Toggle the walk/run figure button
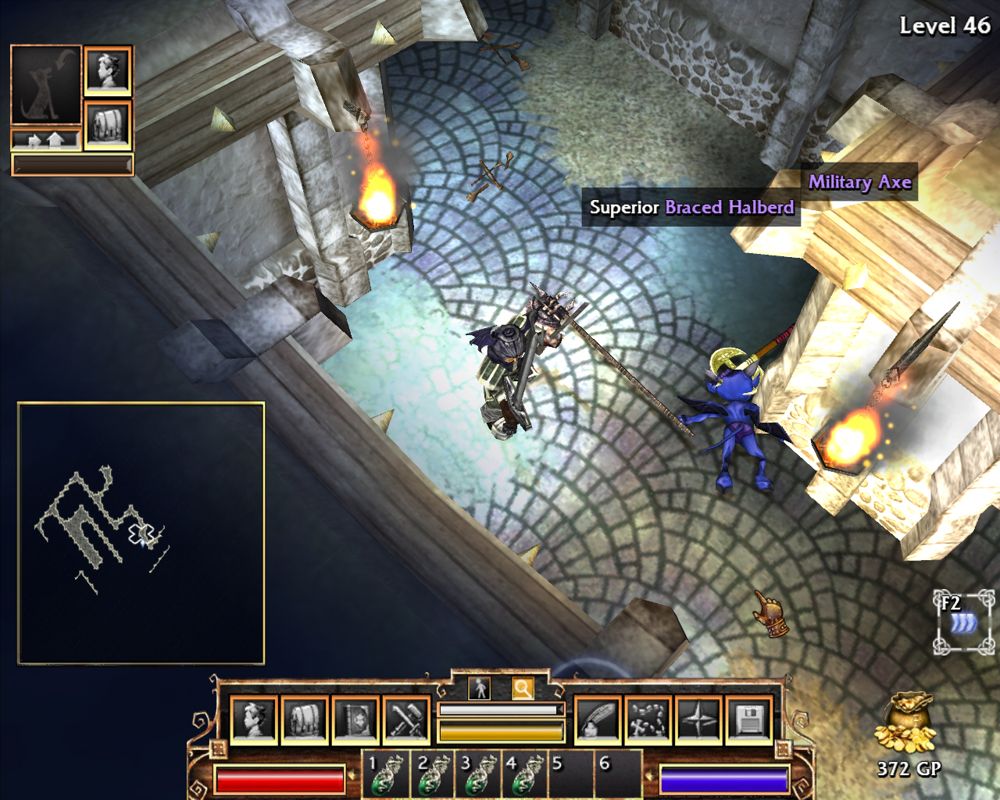Image resolution: width=1000 pixels, height=800 pixels. pos(479,688)
